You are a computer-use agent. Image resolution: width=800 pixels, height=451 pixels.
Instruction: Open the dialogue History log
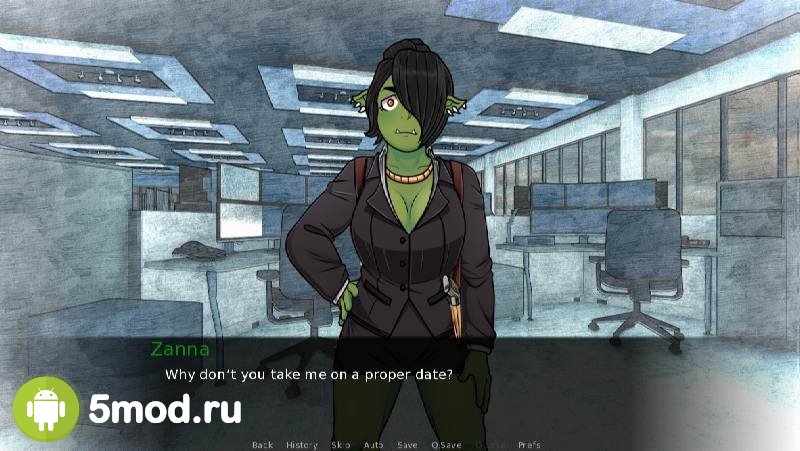click(x=301, y=444)
